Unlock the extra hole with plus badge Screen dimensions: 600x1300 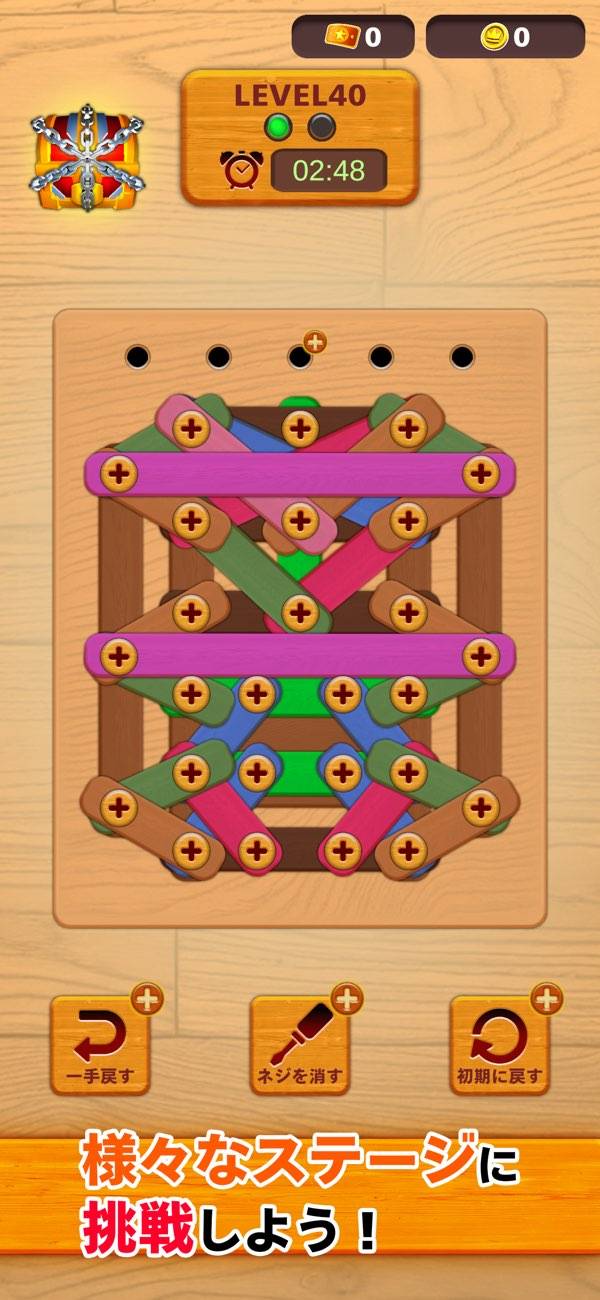click(302, 355)
